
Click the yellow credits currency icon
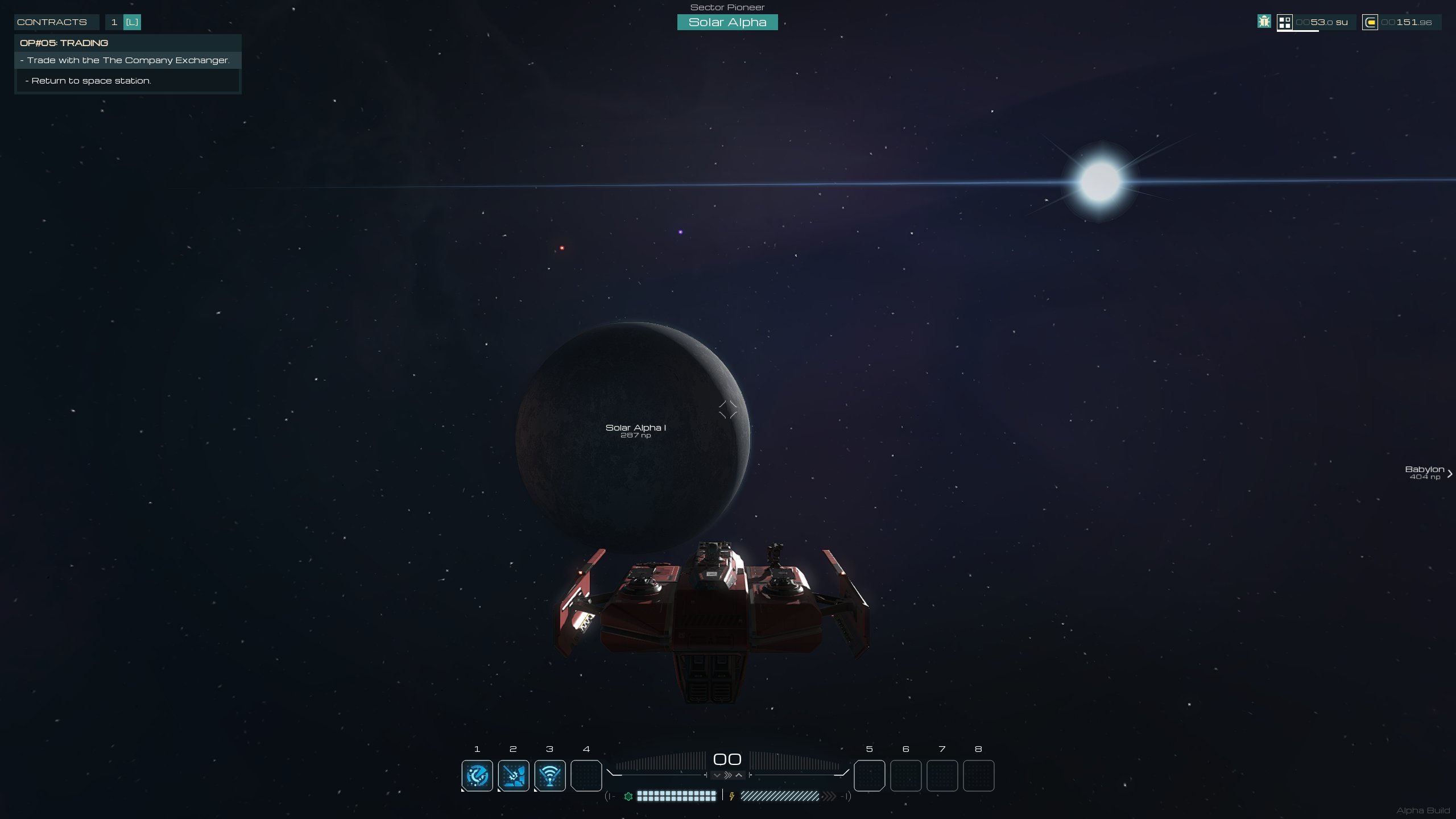1370,23
